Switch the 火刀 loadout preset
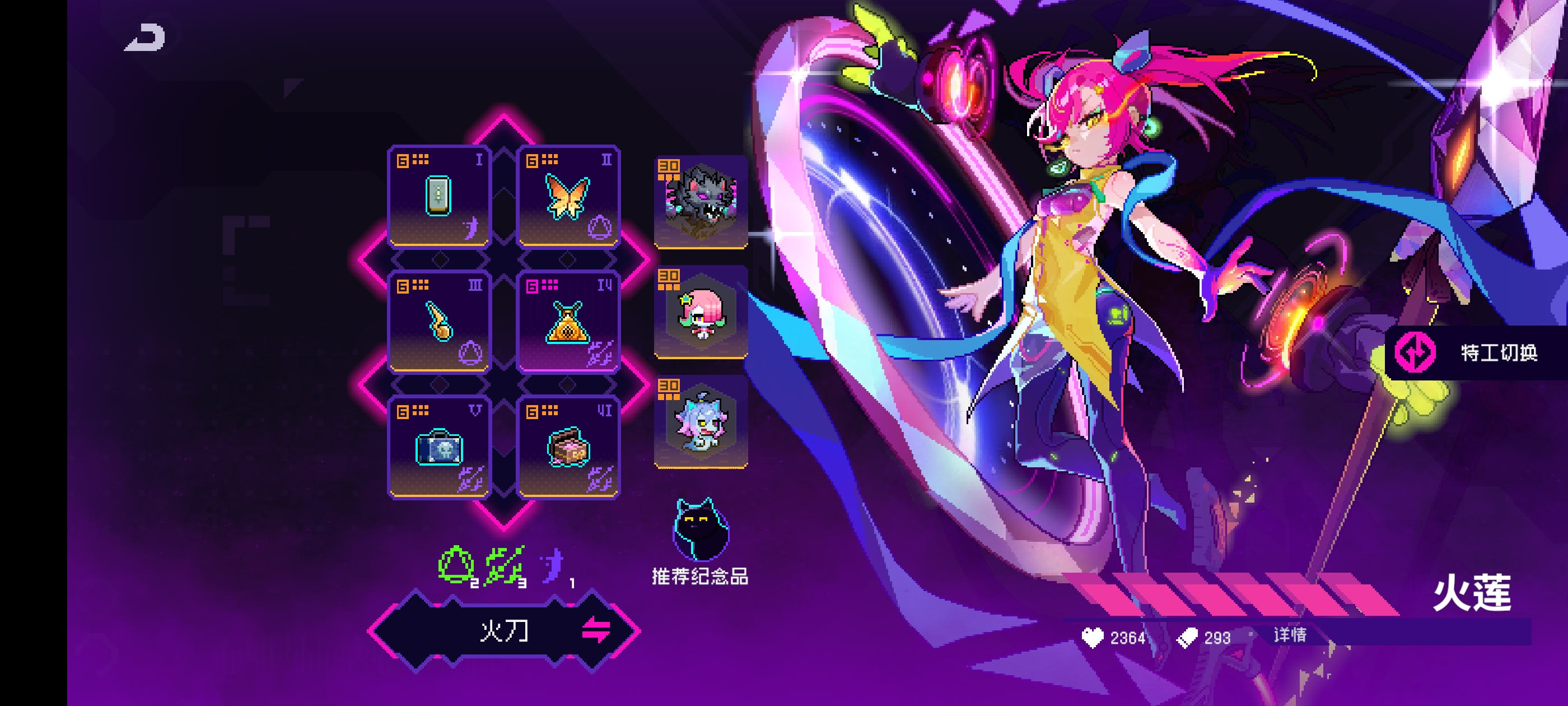Image resolution: width=1568 pixels, height=706 pixels. [x=595, y=630]
